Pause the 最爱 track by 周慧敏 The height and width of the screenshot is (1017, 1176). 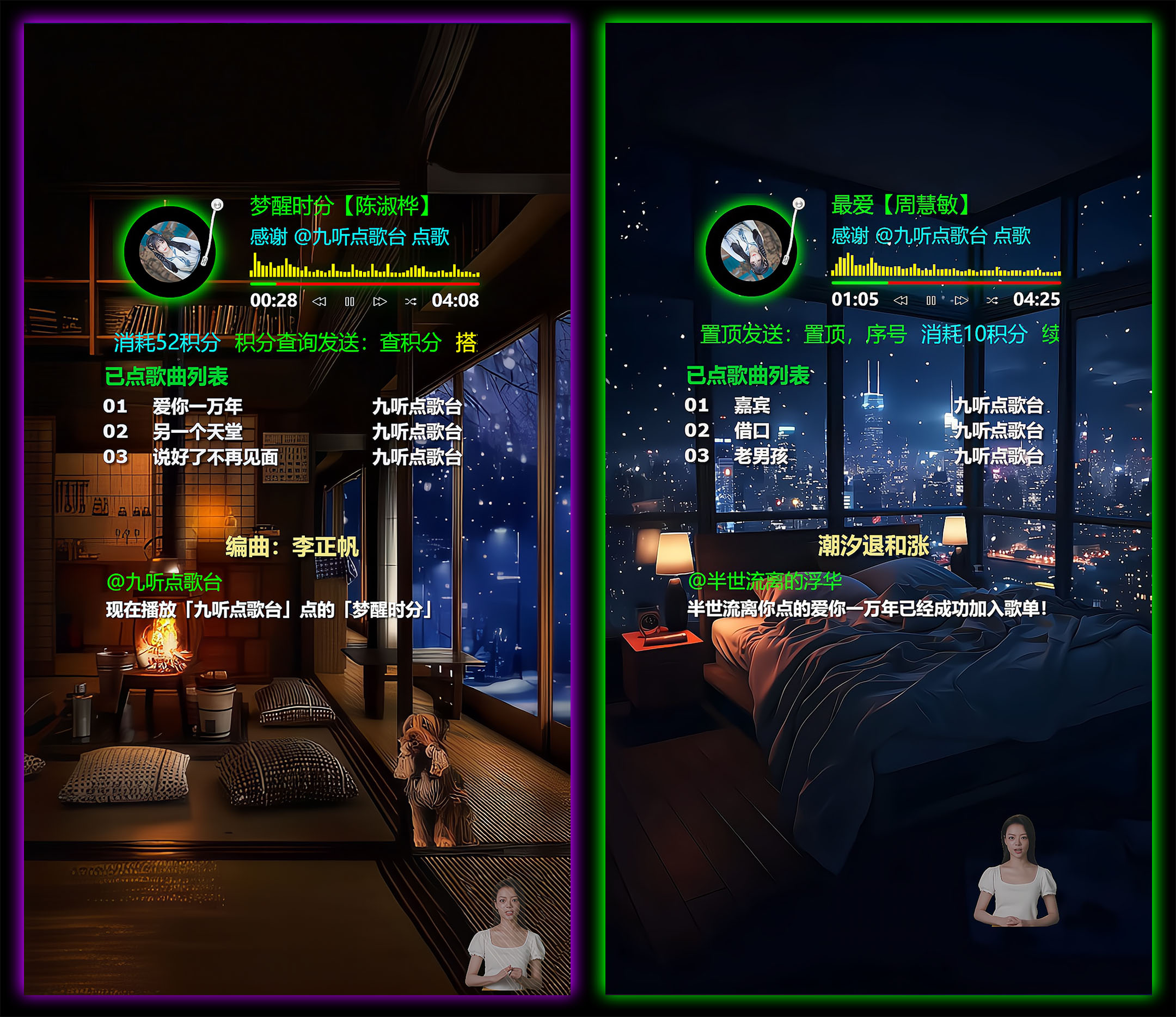pos(931,300)
